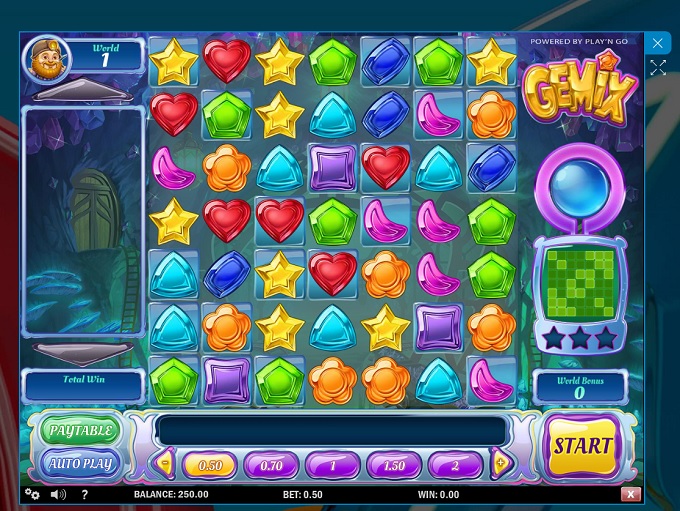The image size is (680, 511).
Task: Set the bet to 1
Action: tap(332, 465)
